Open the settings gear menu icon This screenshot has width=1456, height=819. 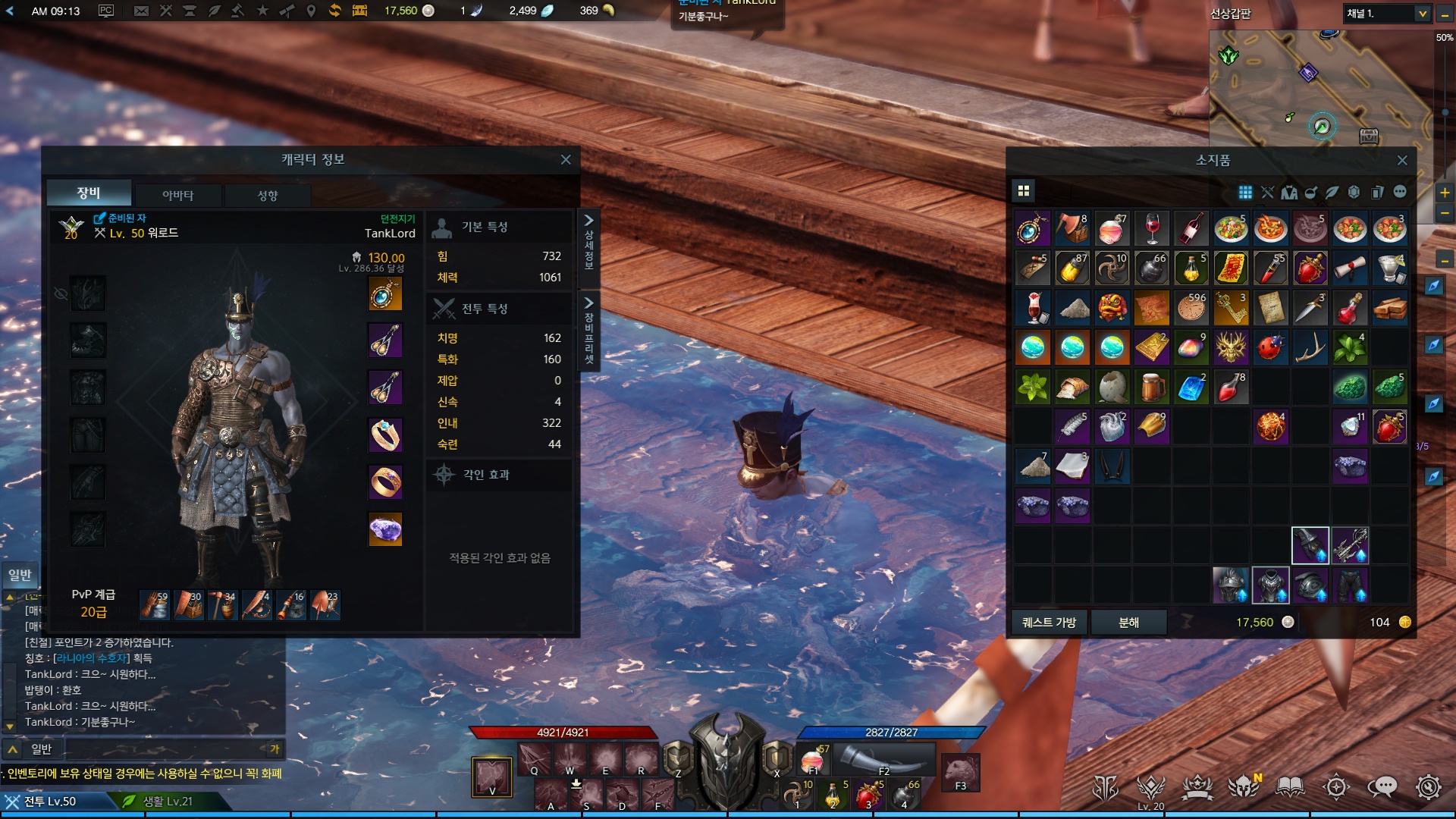click(1428, 787)
